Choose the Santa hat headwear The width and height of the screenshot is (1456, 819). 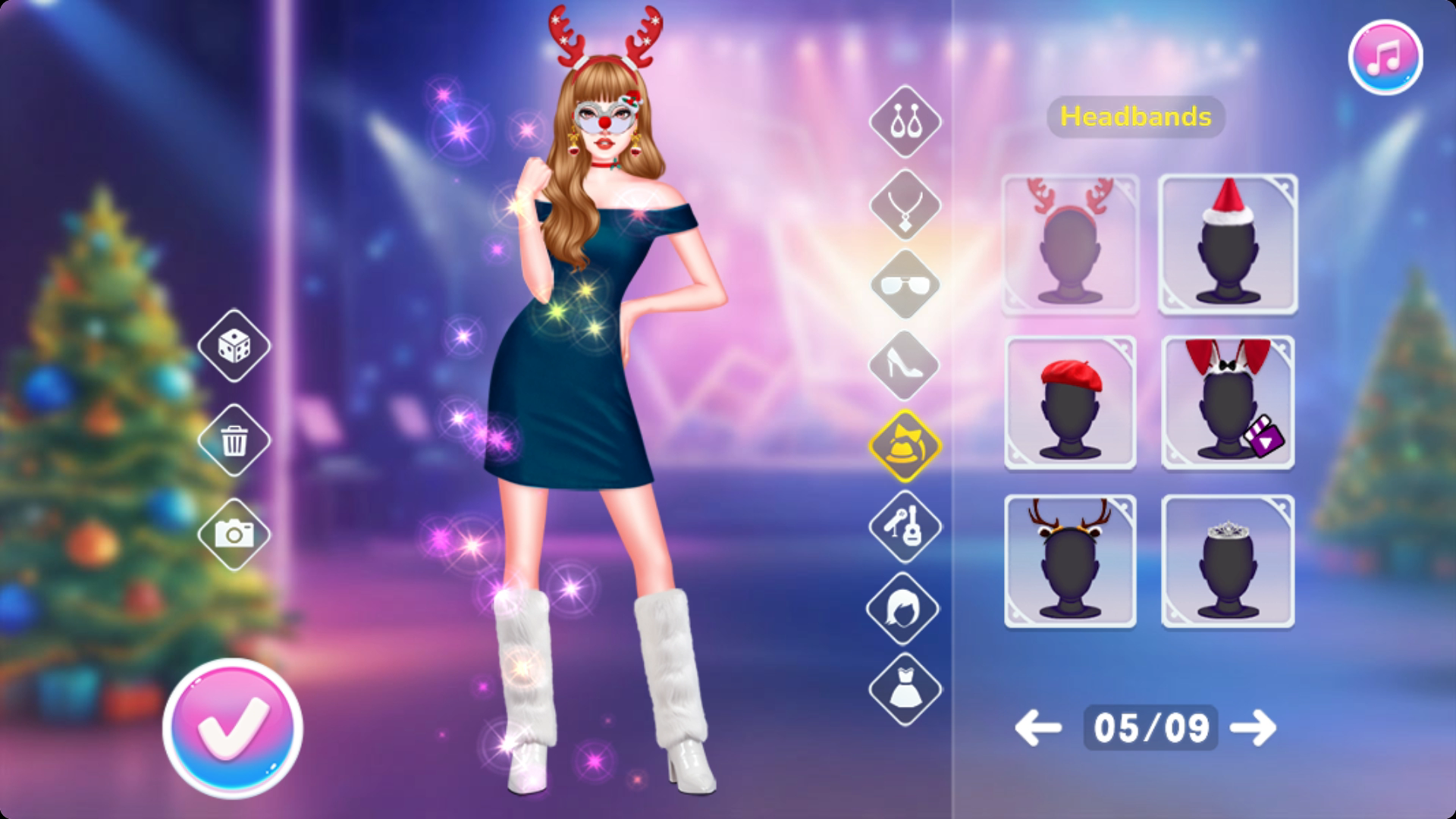(1228, 244)
